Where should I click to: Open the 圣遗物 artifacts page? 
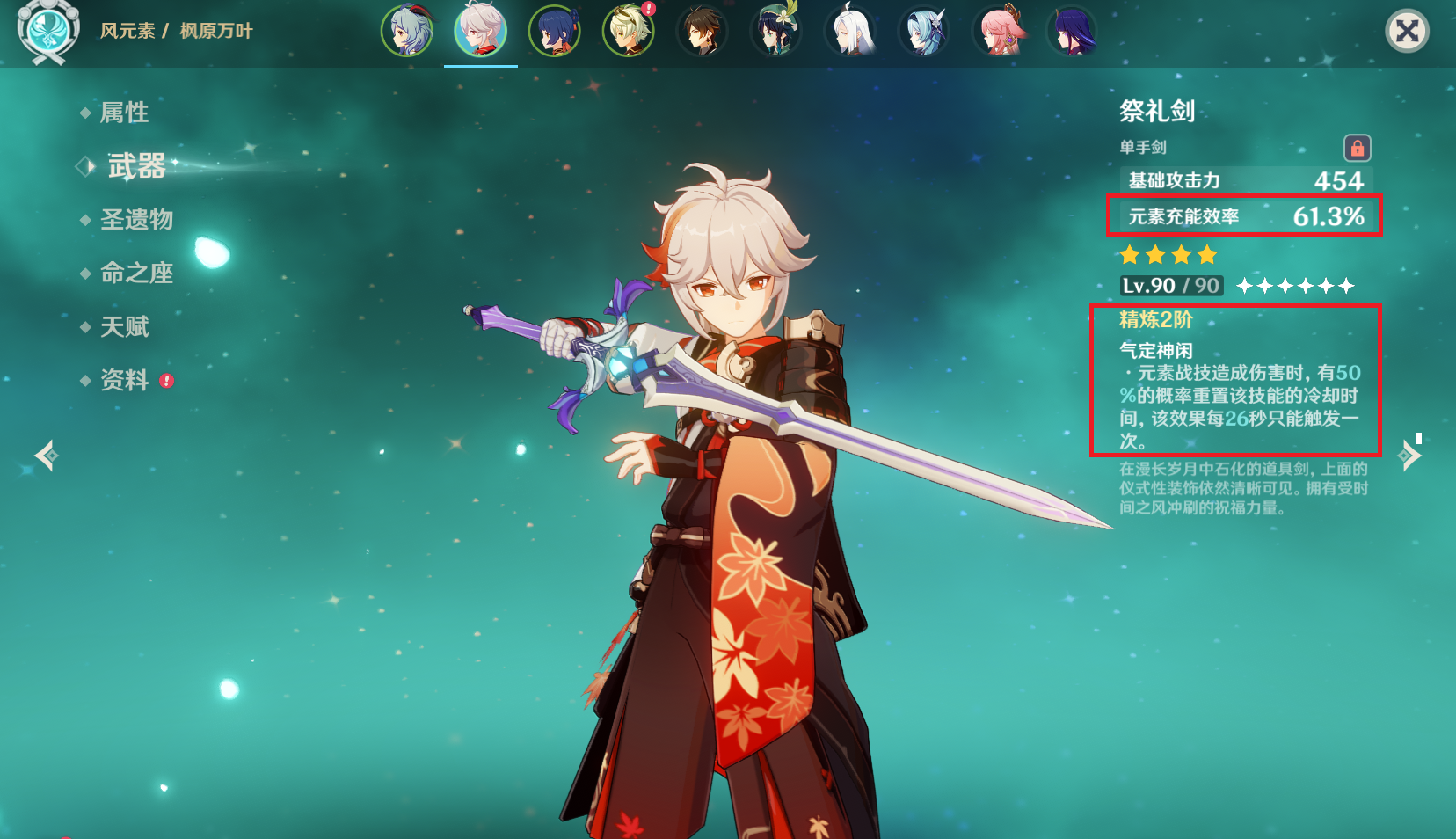pos(136,219)
